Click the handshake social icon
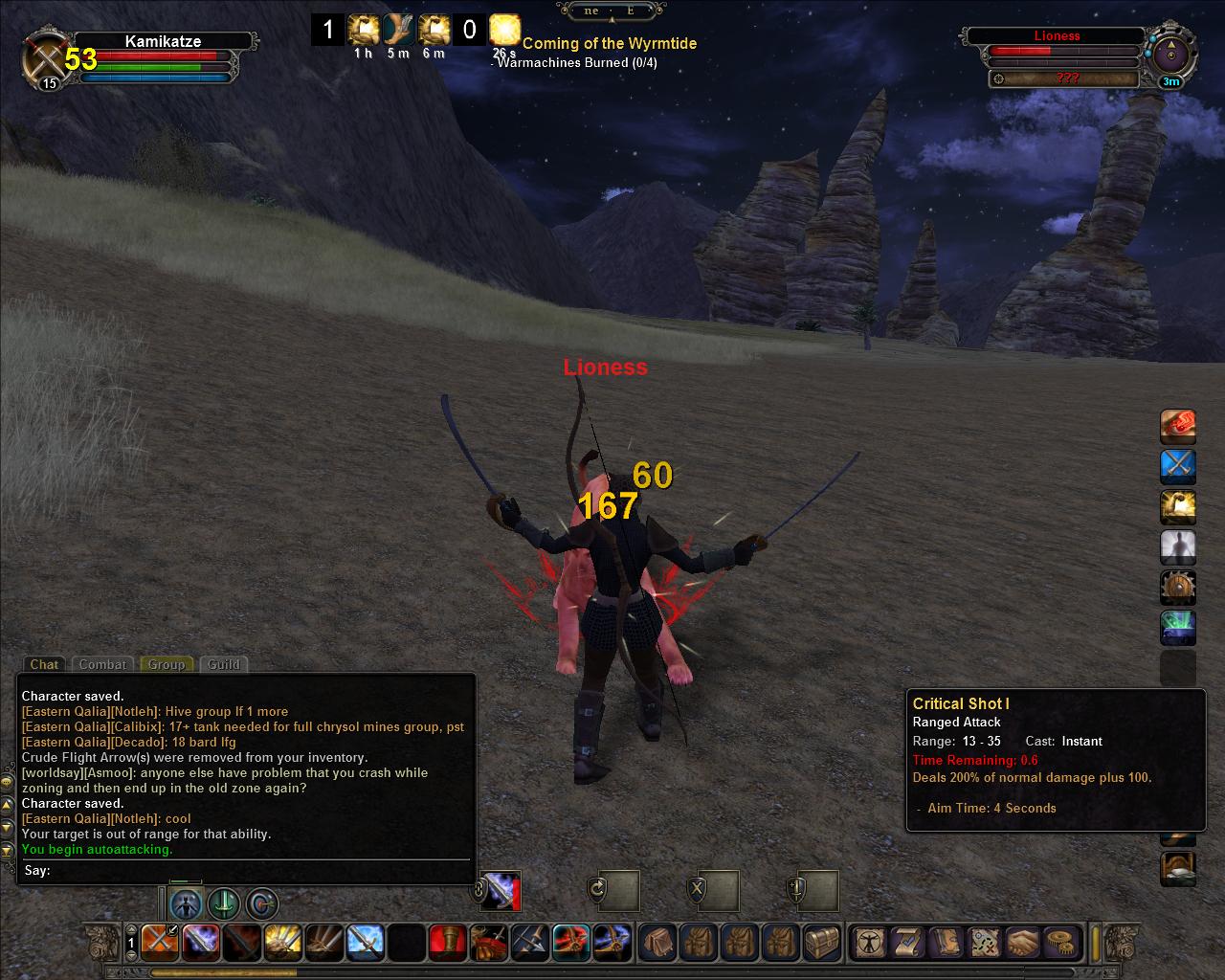 (1022, 942)
